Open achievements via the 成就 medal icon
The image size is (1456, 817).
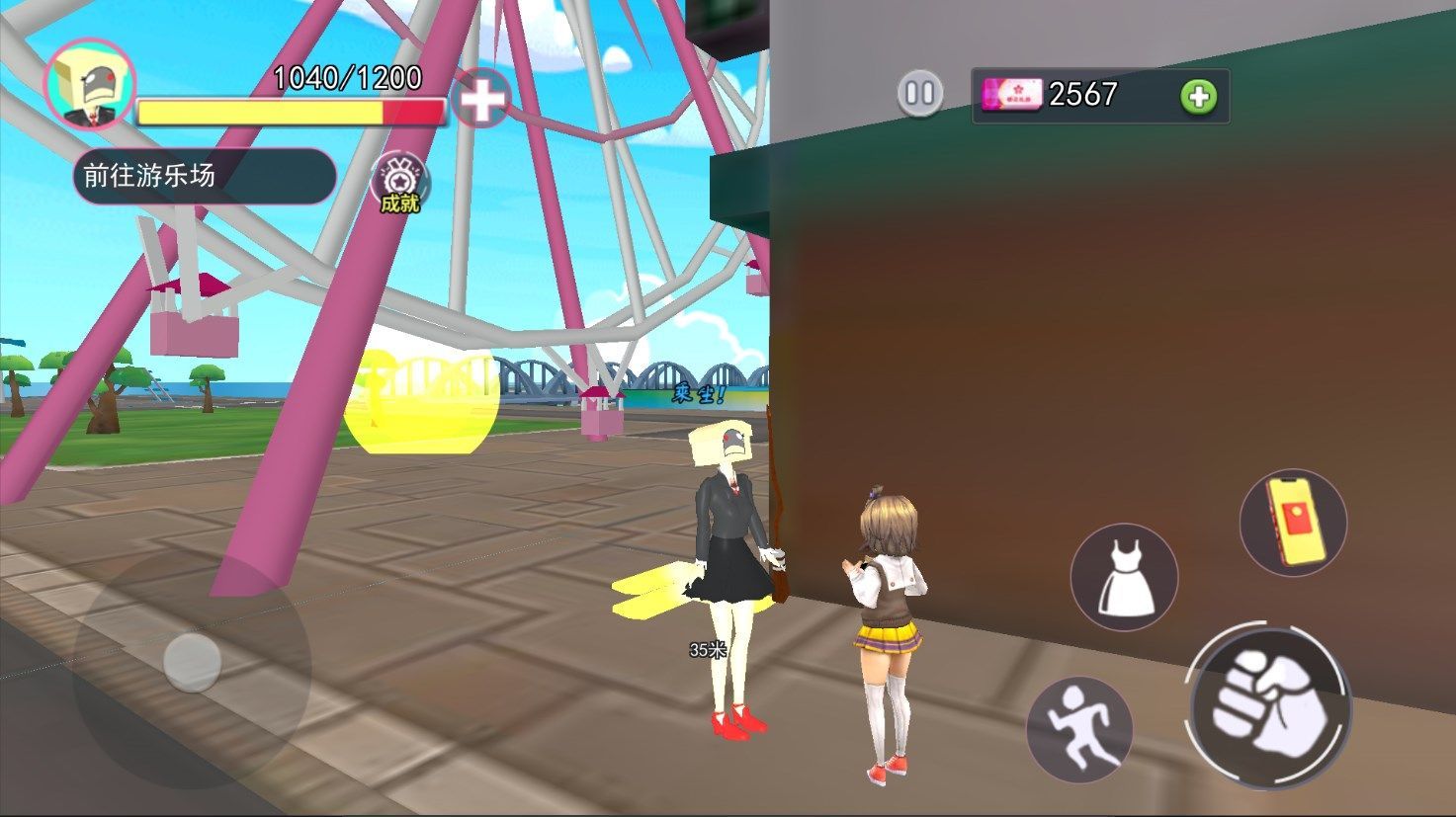[x=398, y=185]
